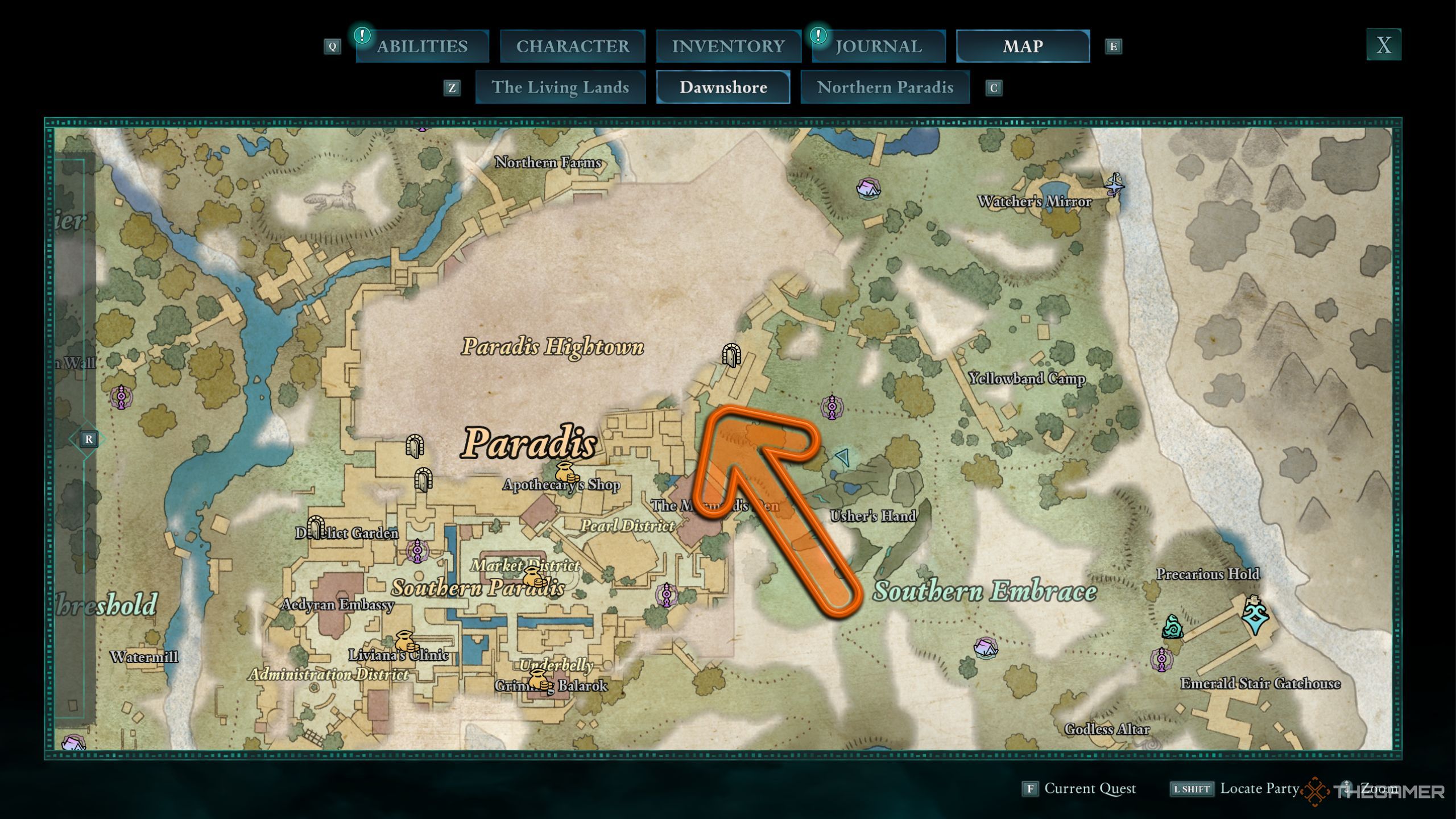Viewport: 1456px width, 819px height.
Task: Close the map screen with X
Action: [x=1383, y=44]
